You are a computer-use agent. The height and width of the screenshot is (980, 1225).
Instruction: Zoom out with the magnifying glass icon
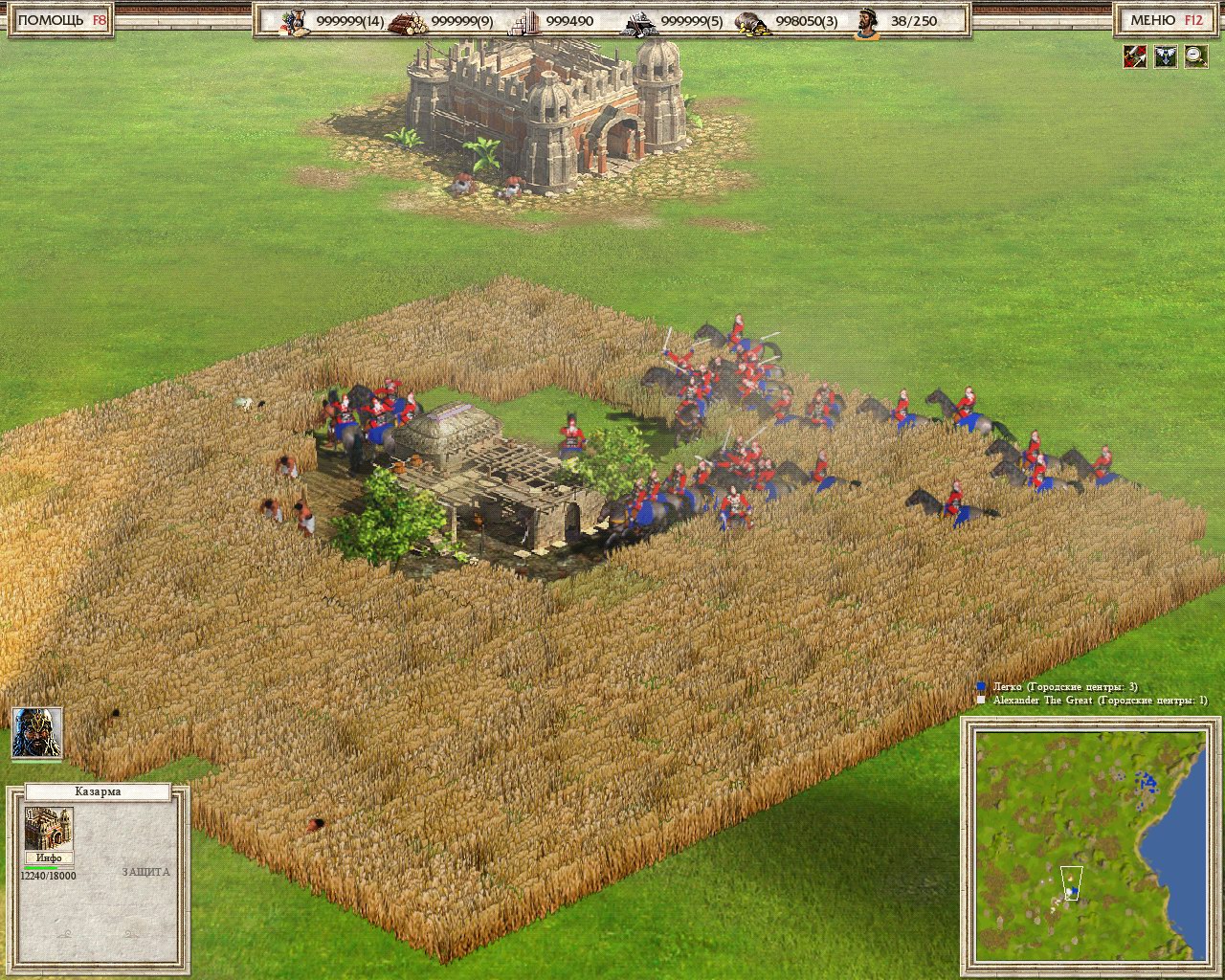1195,56
